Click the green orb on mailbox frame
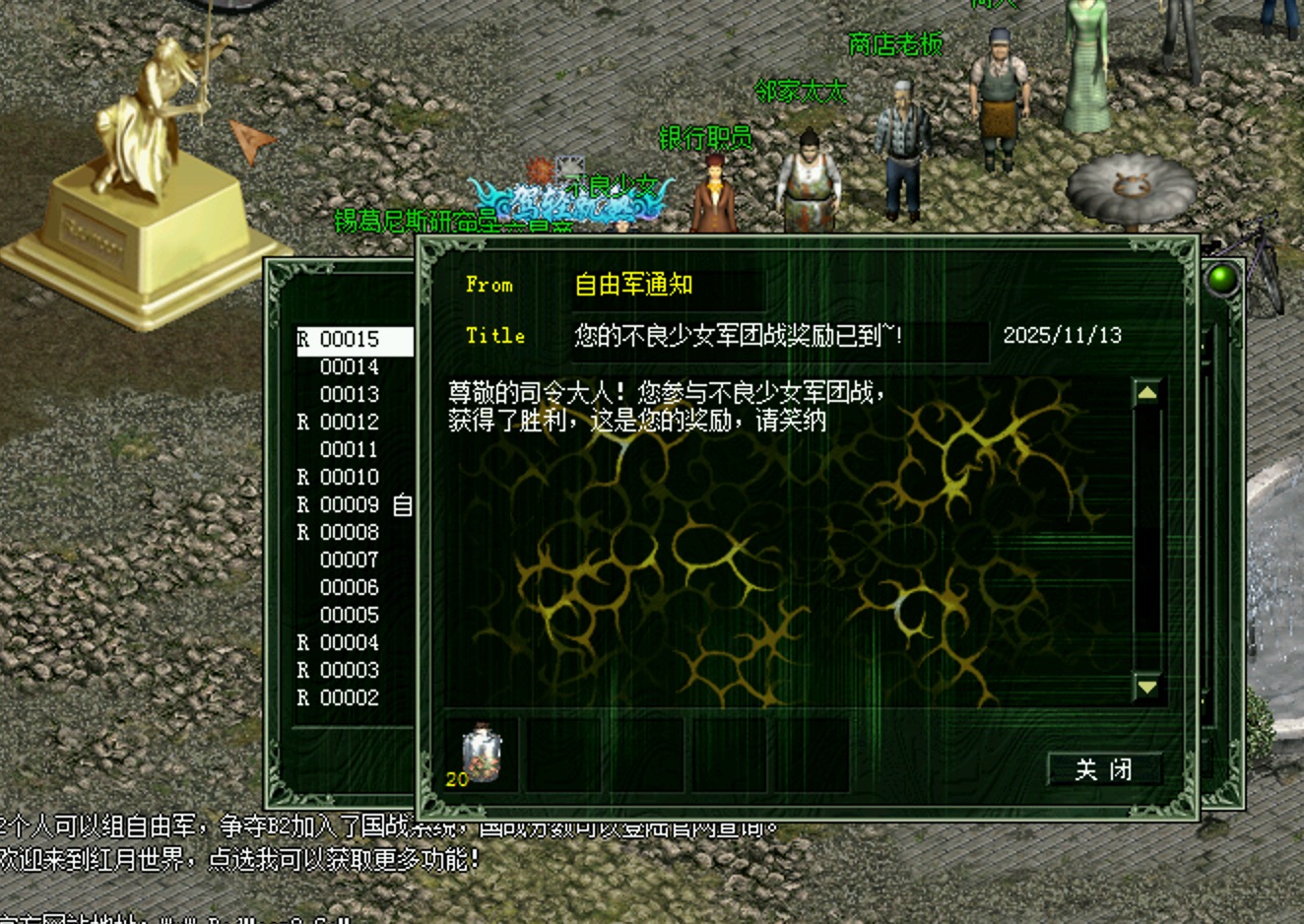This screenshot has height=924, width=1304. [x=1222, y=279]
